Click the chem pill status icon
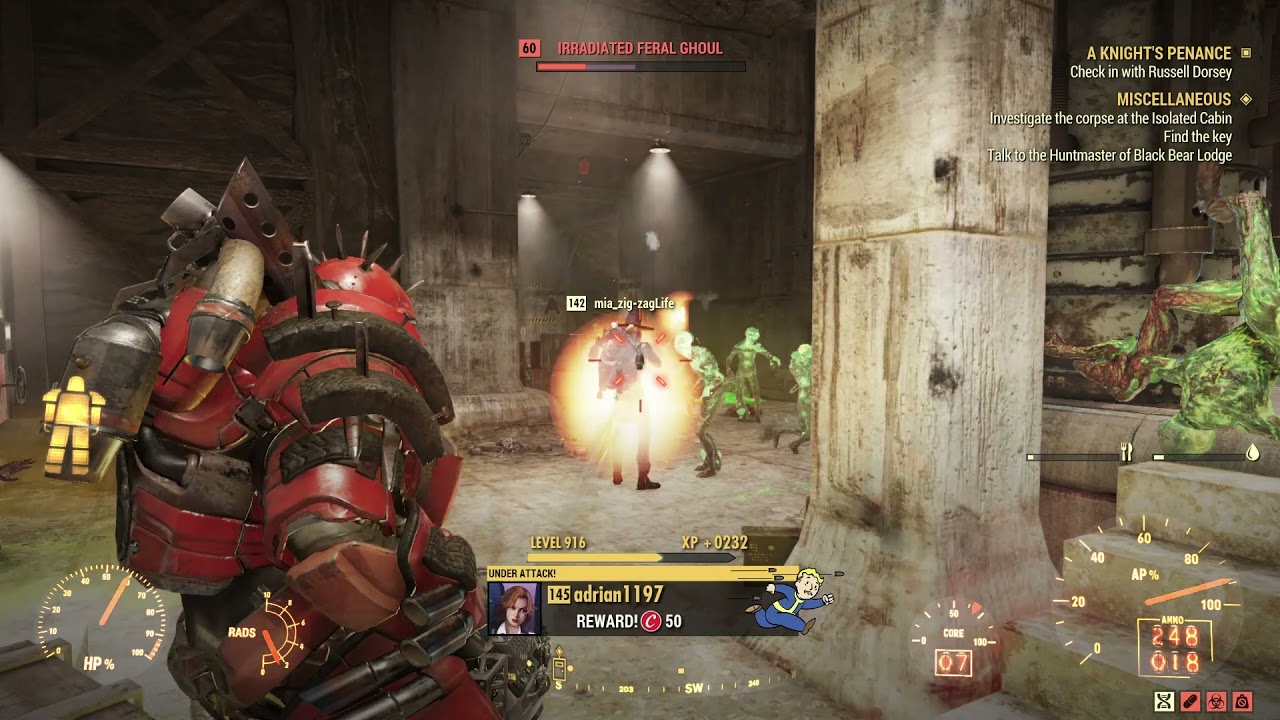The image size is (1280, 720). coord(1190,702)
